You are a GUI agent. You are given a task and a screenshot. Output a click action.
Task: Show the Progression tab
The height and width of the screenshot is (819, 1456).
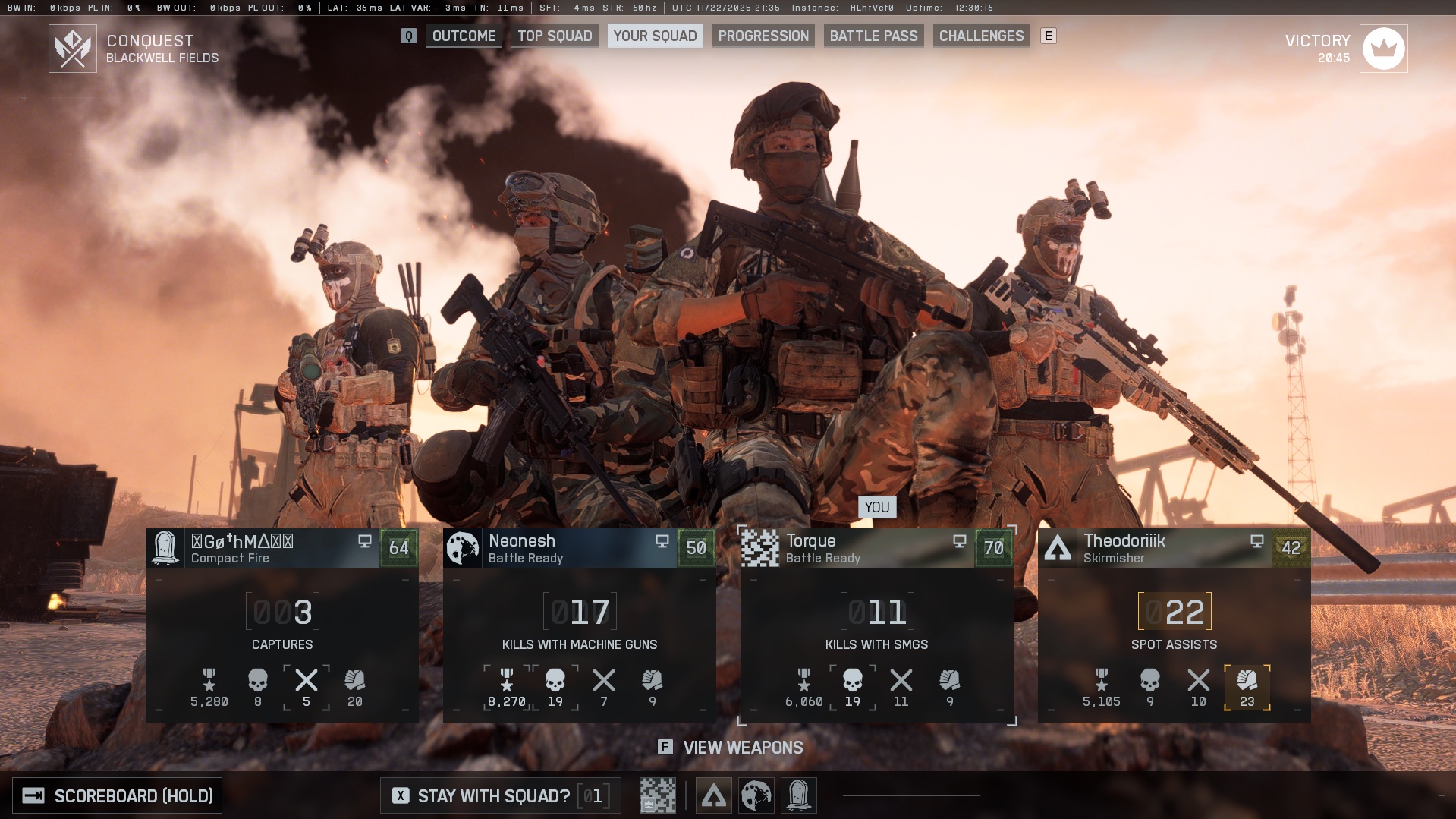[763, 36]
